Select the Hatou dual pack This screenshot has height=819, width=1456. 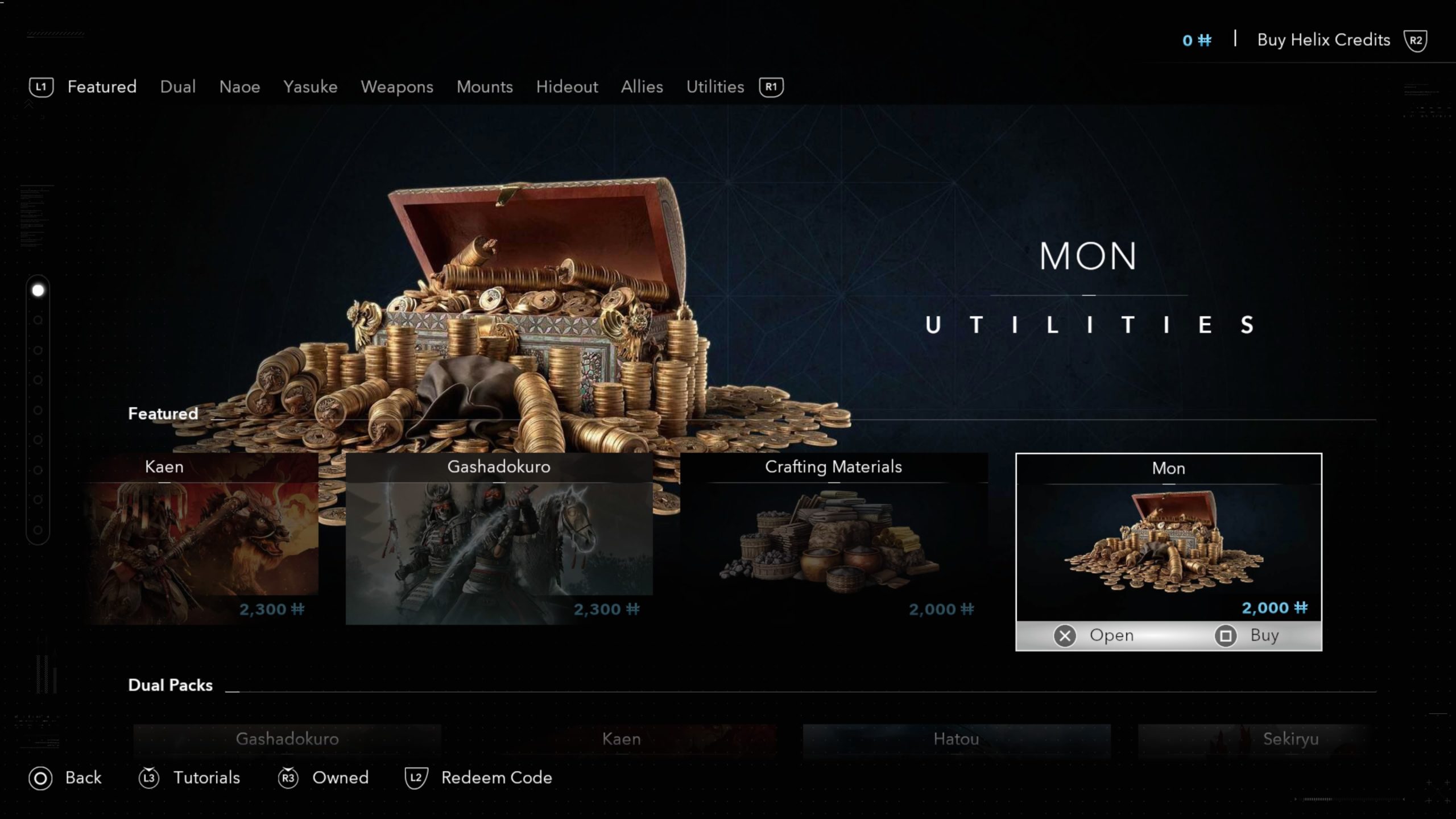point(956,739)
